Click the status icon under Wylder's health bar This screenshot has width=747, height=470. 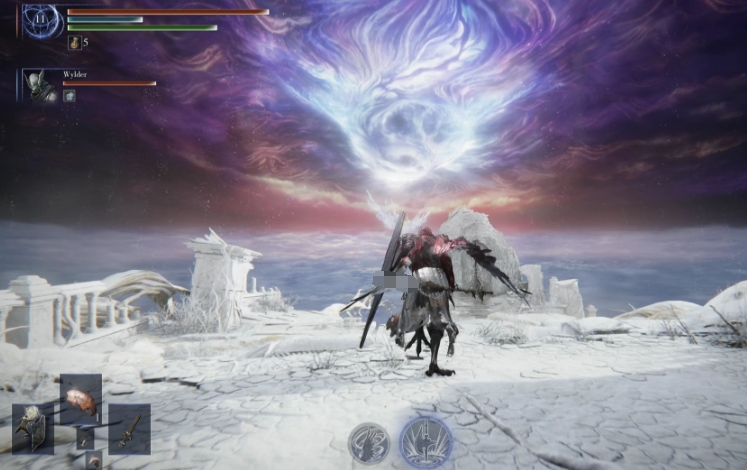click(69, 96)
